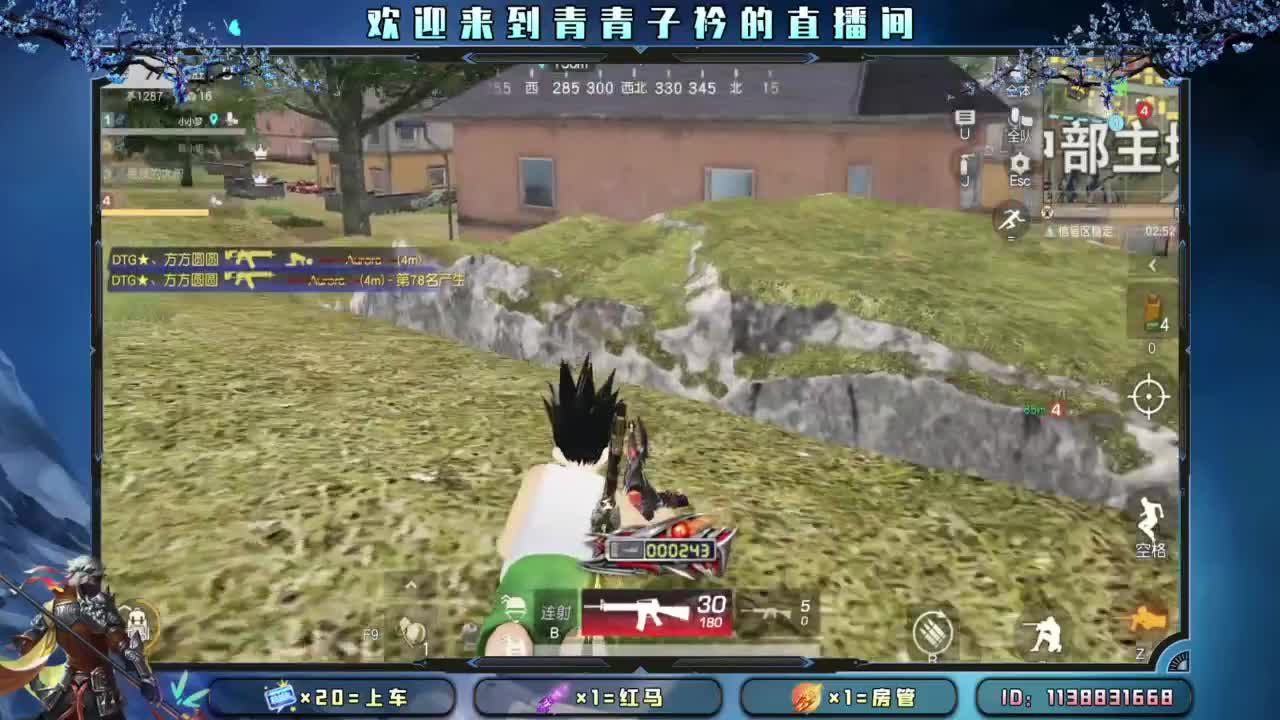1280x720 pixels.
Task: Open teammate 小小梦's location pin marker
Action: (x=213, y=120)
